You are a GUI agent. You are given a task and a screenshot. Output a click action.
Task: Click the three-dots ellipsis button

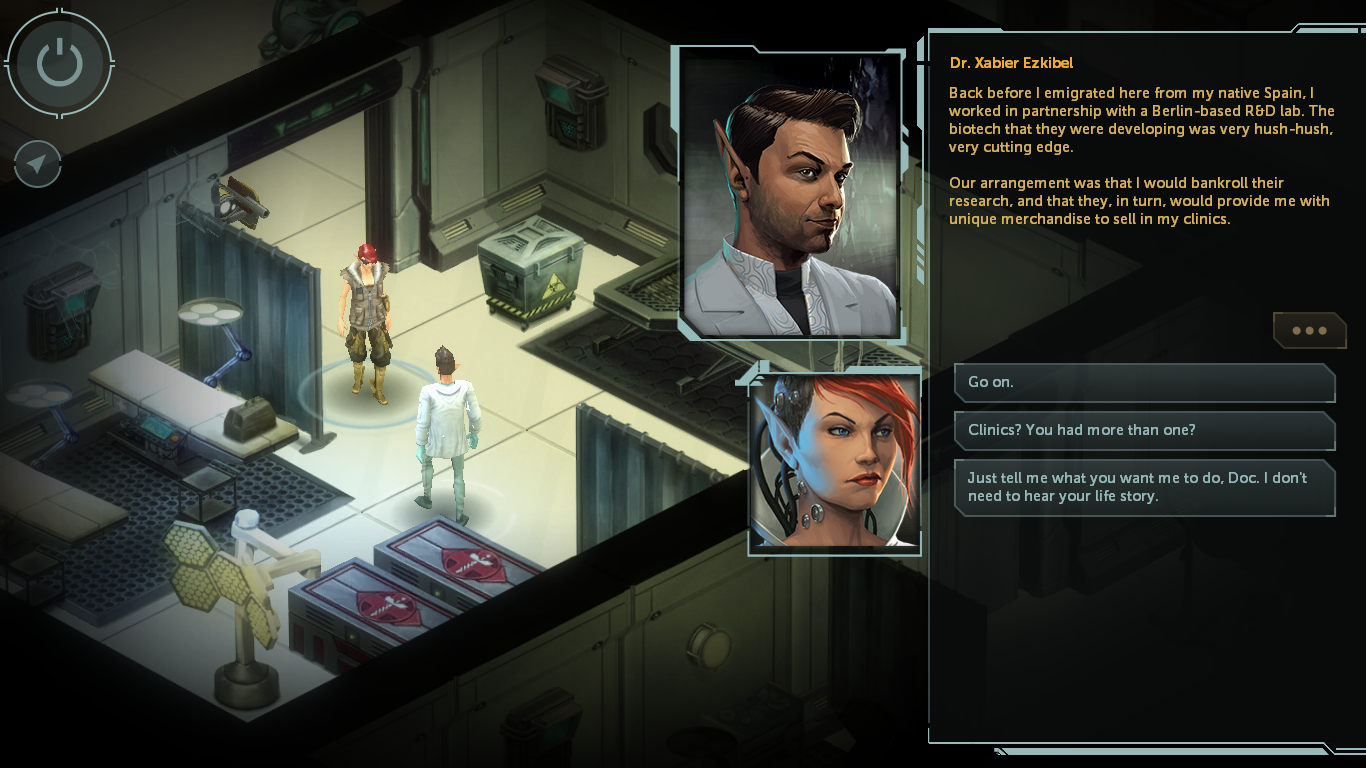[x=1309, y=330]
